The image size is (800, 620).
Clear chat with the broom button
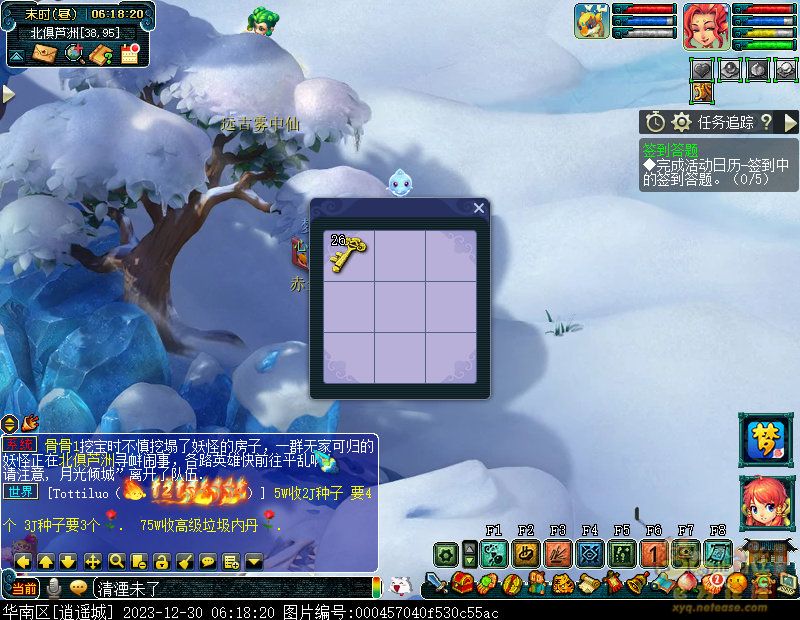point(185,561)
